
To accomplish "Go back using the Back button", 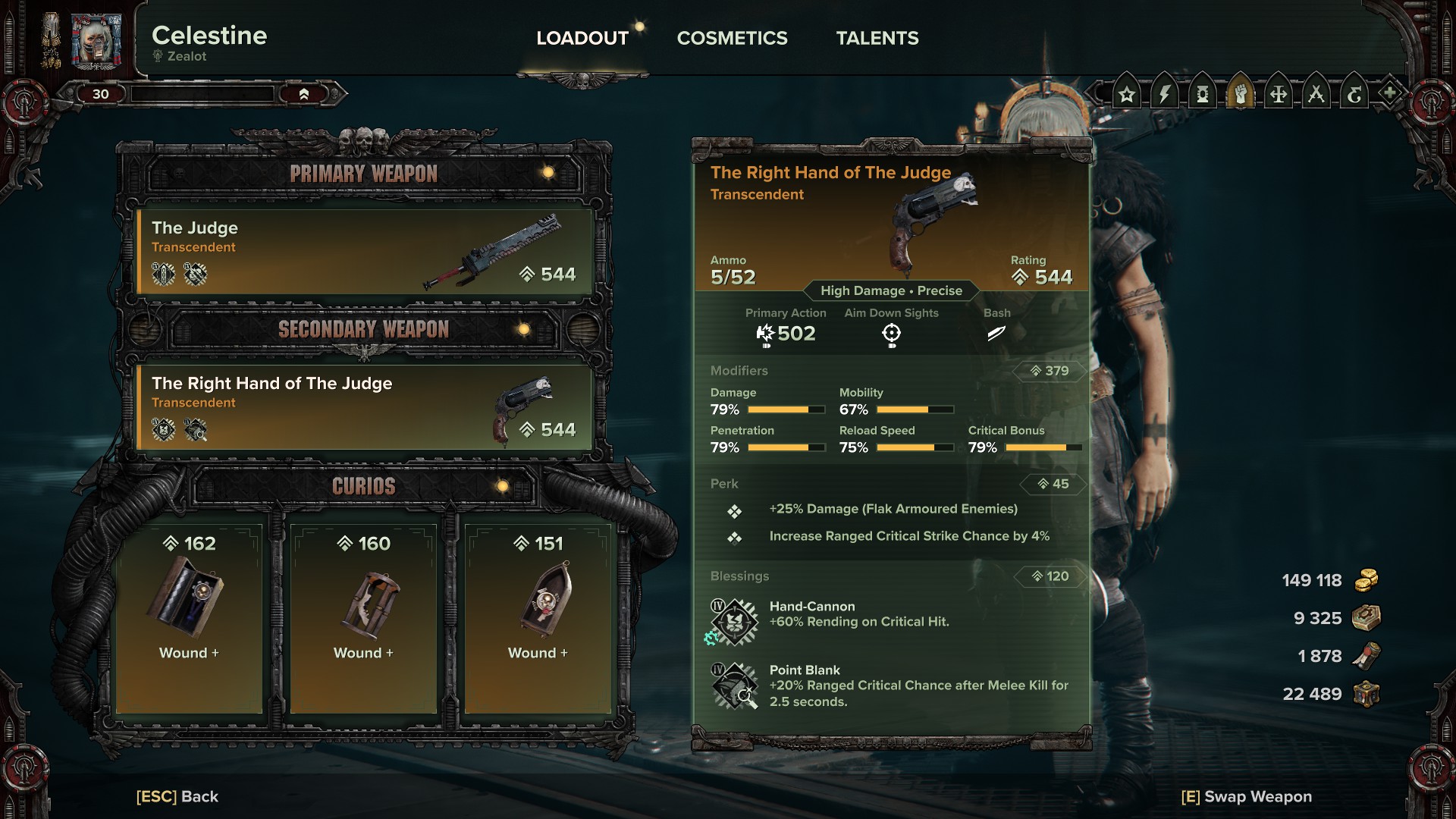I will coord(177,796).
